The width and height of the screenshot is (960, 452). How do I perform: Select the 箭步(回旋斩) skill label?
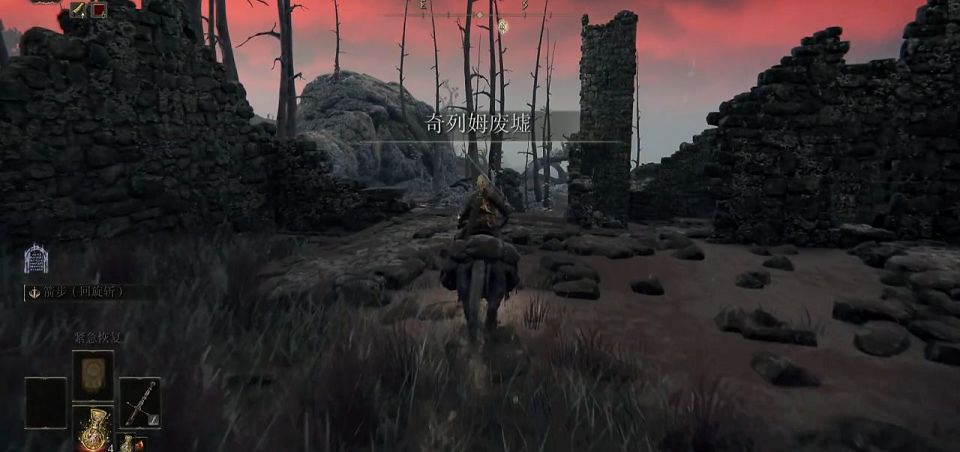click(x=89, y=293)
